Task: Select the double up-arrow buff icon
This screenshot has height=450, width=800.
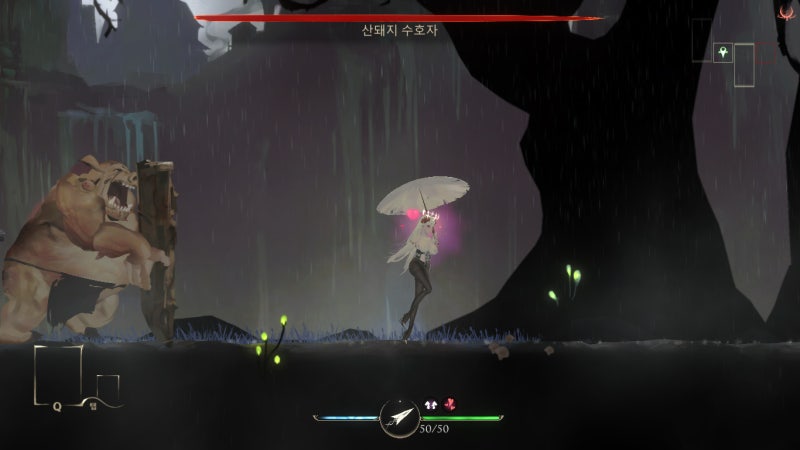Action: [433, 404]
